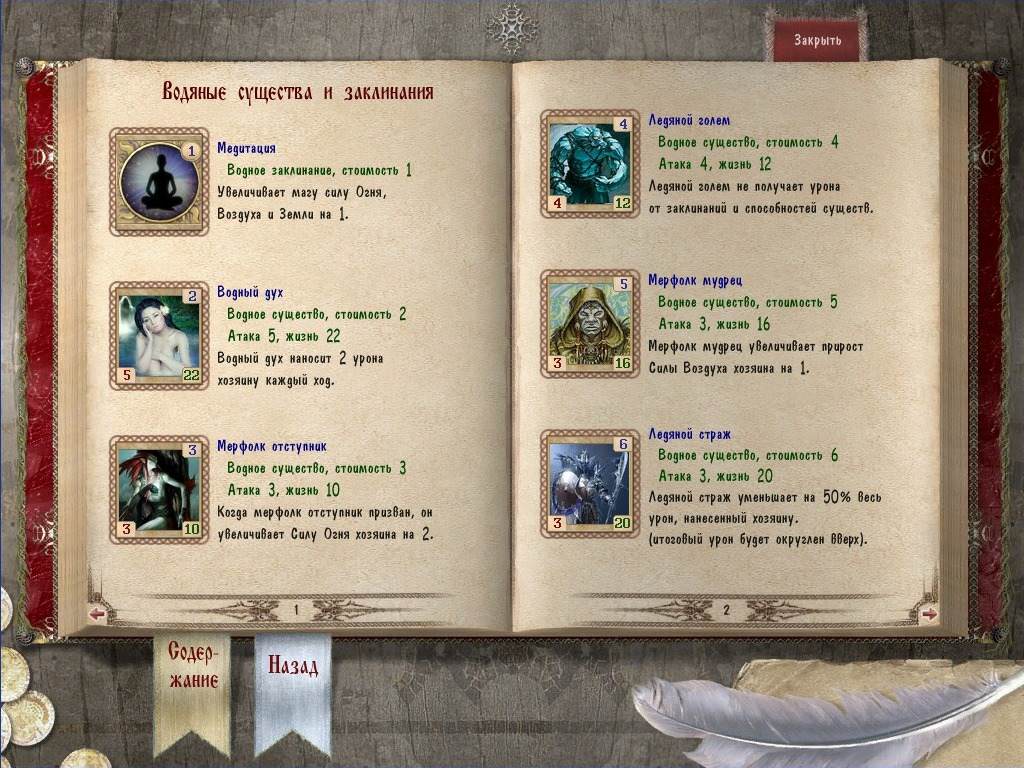The image size is (1024, 768).
Task: Click the Ледяной страж card
Action: tap(591, 483)
